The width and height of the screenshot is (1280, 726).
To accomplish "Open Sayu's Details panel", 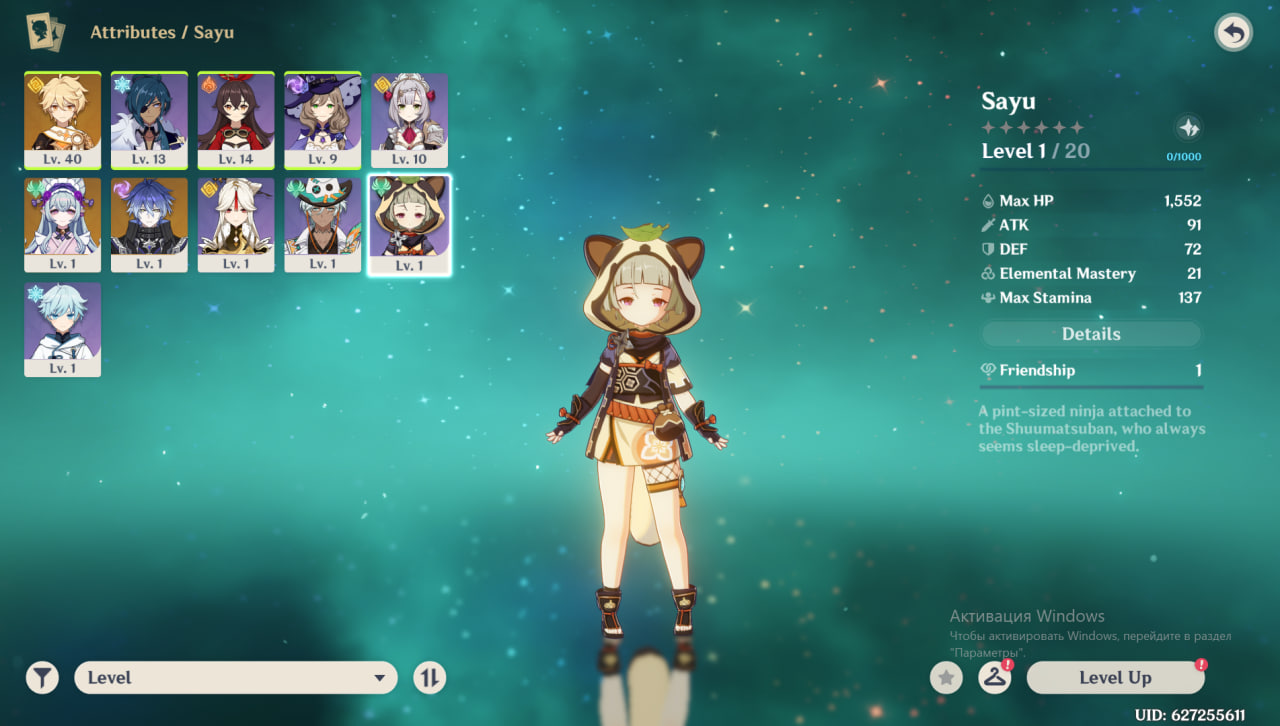I will click(x=1091, y=334).
